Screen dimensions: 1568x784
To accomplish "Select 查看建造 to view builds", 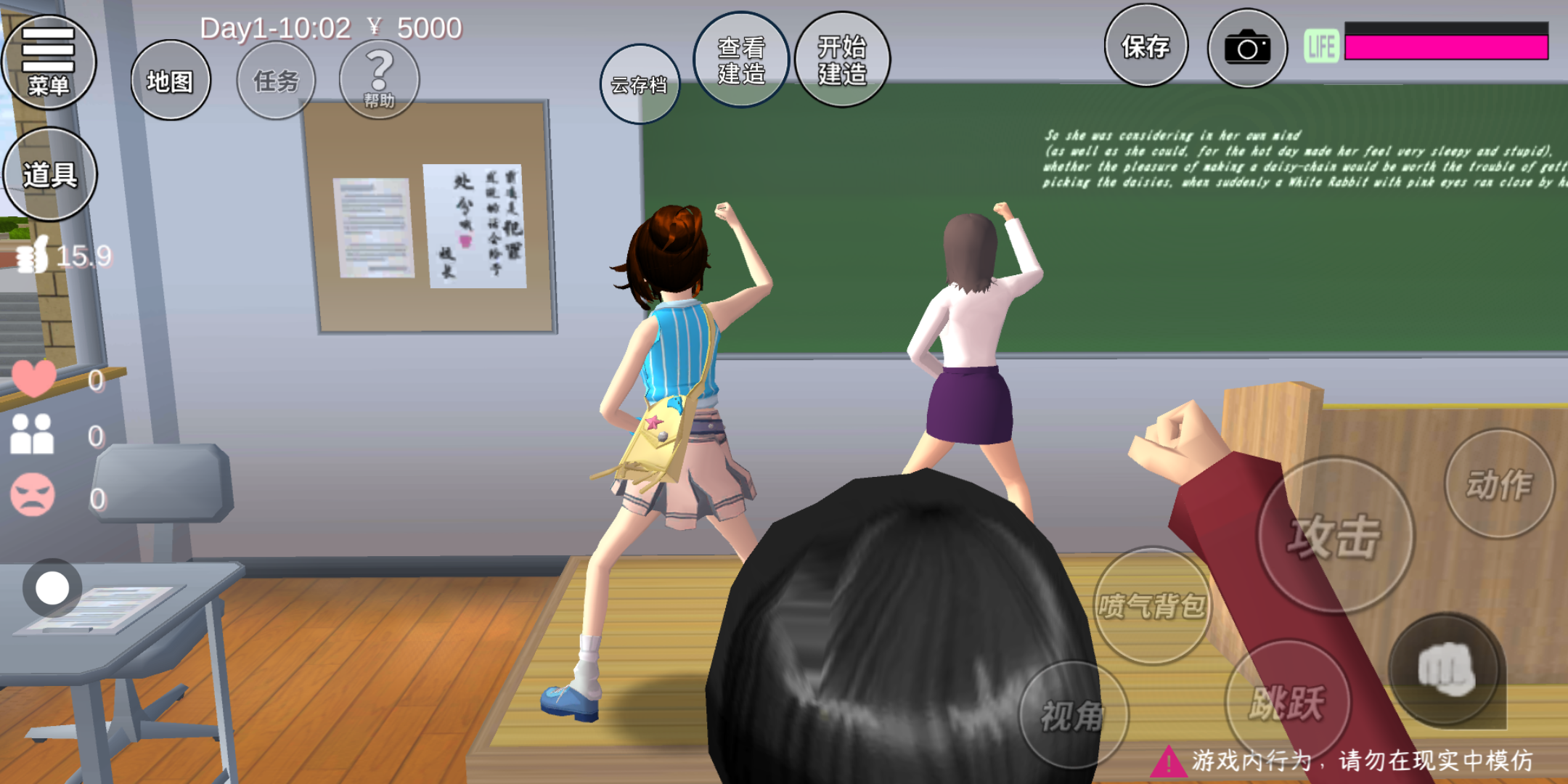I will [741, 60].
